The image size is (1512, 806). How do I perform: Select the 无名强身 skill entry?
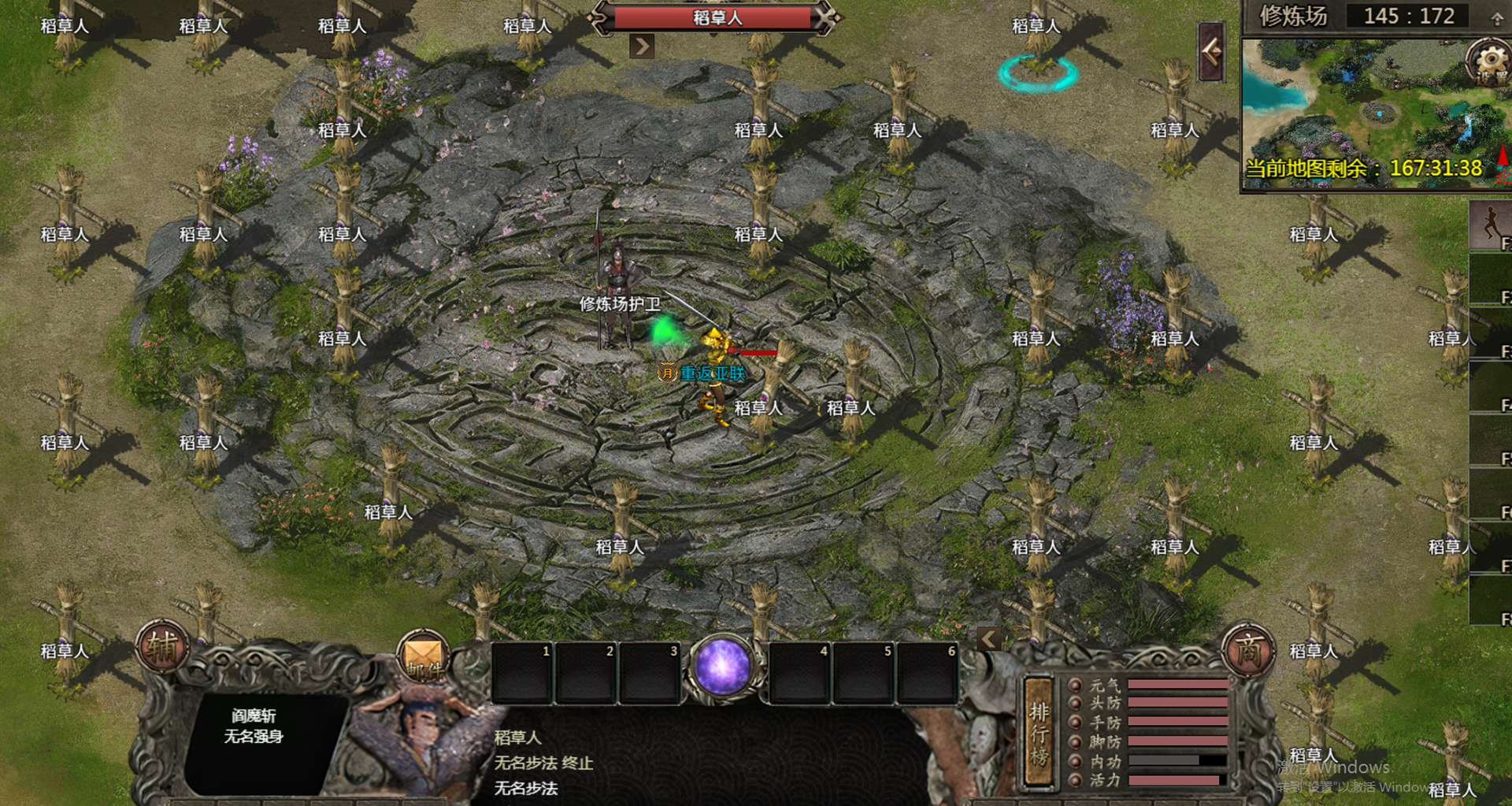[x=254, y=736]
